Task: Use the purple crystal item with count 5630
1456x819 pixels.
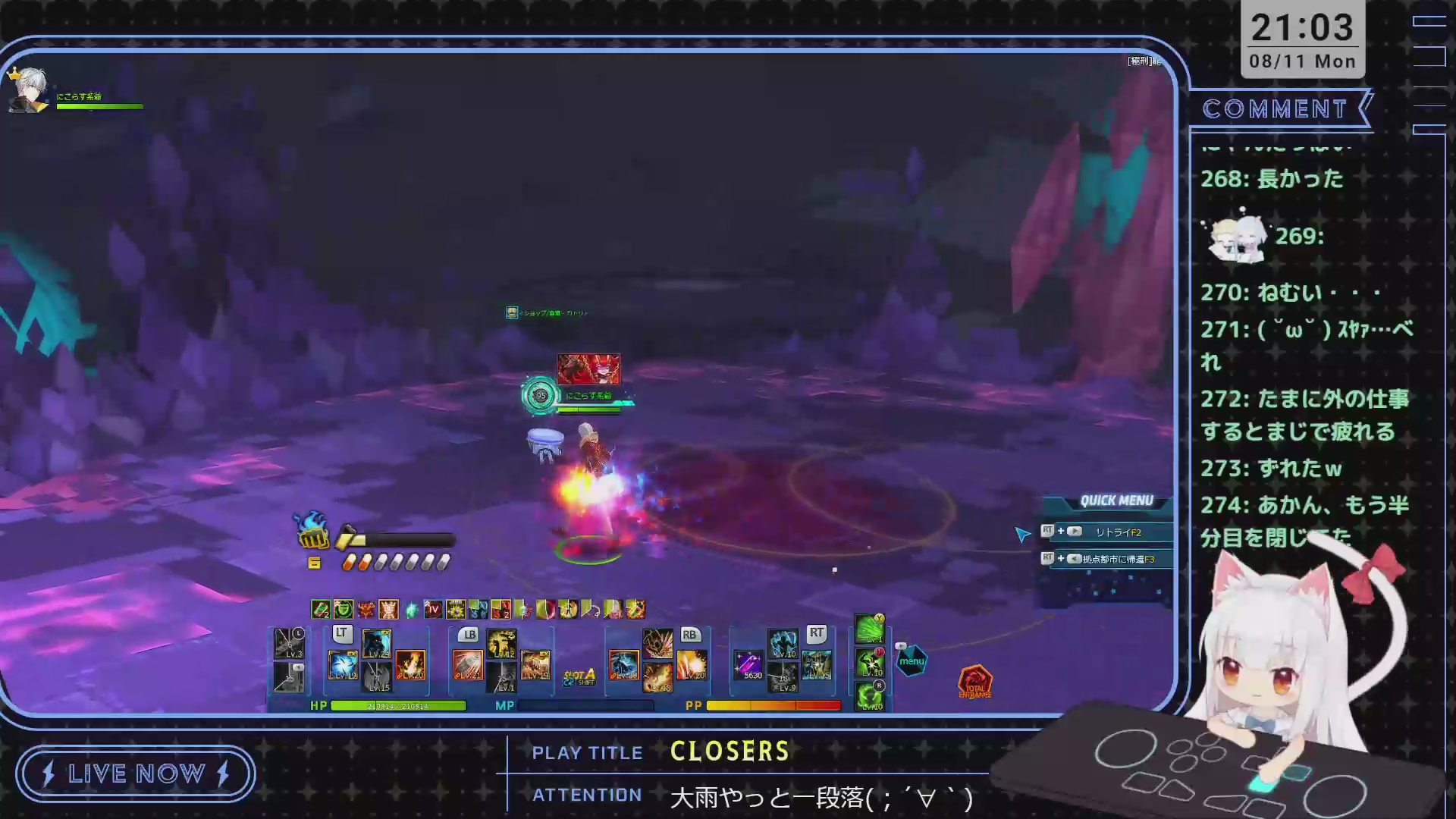Action: [x=749, y=665]
